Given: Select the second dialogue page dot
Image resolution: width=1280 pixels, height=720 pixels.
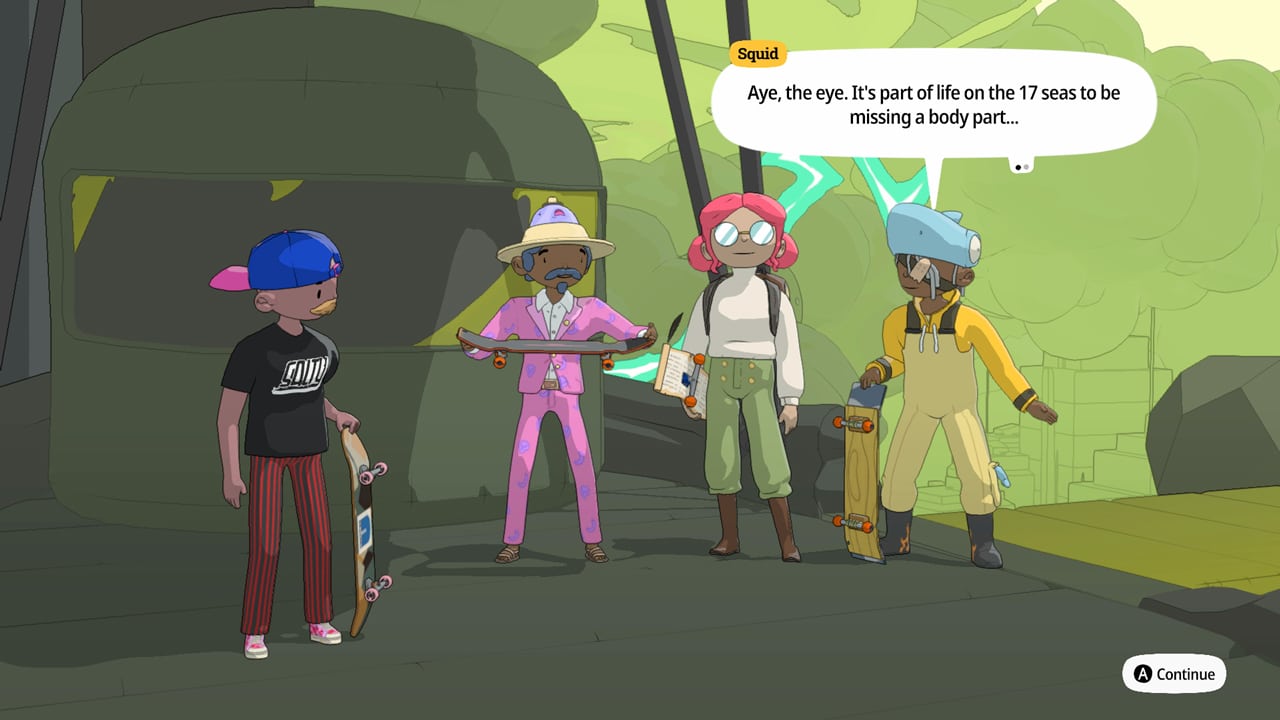Looking at the screenshot, I should [1025, 164].
